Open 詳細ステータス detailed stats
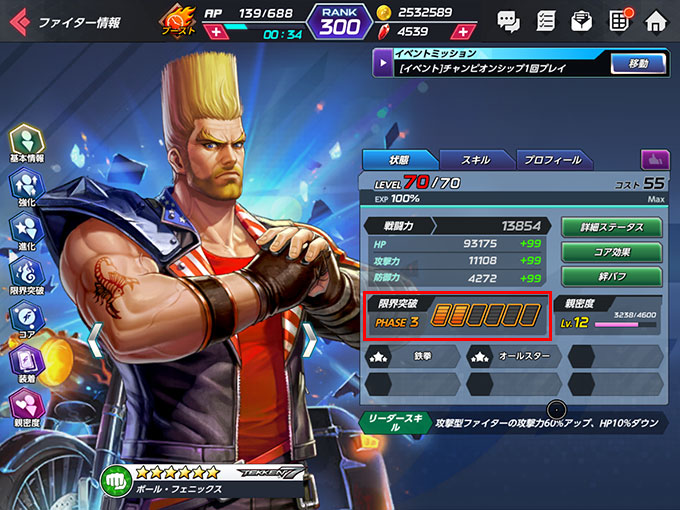 click(x=615, y=227)
